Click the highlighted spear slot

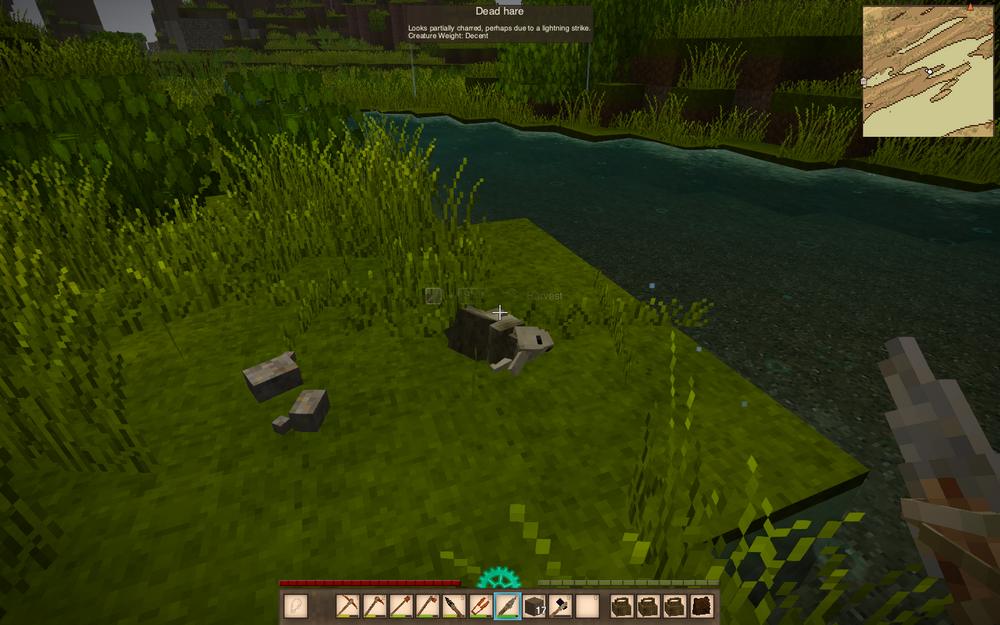click(x=507, y=605)
